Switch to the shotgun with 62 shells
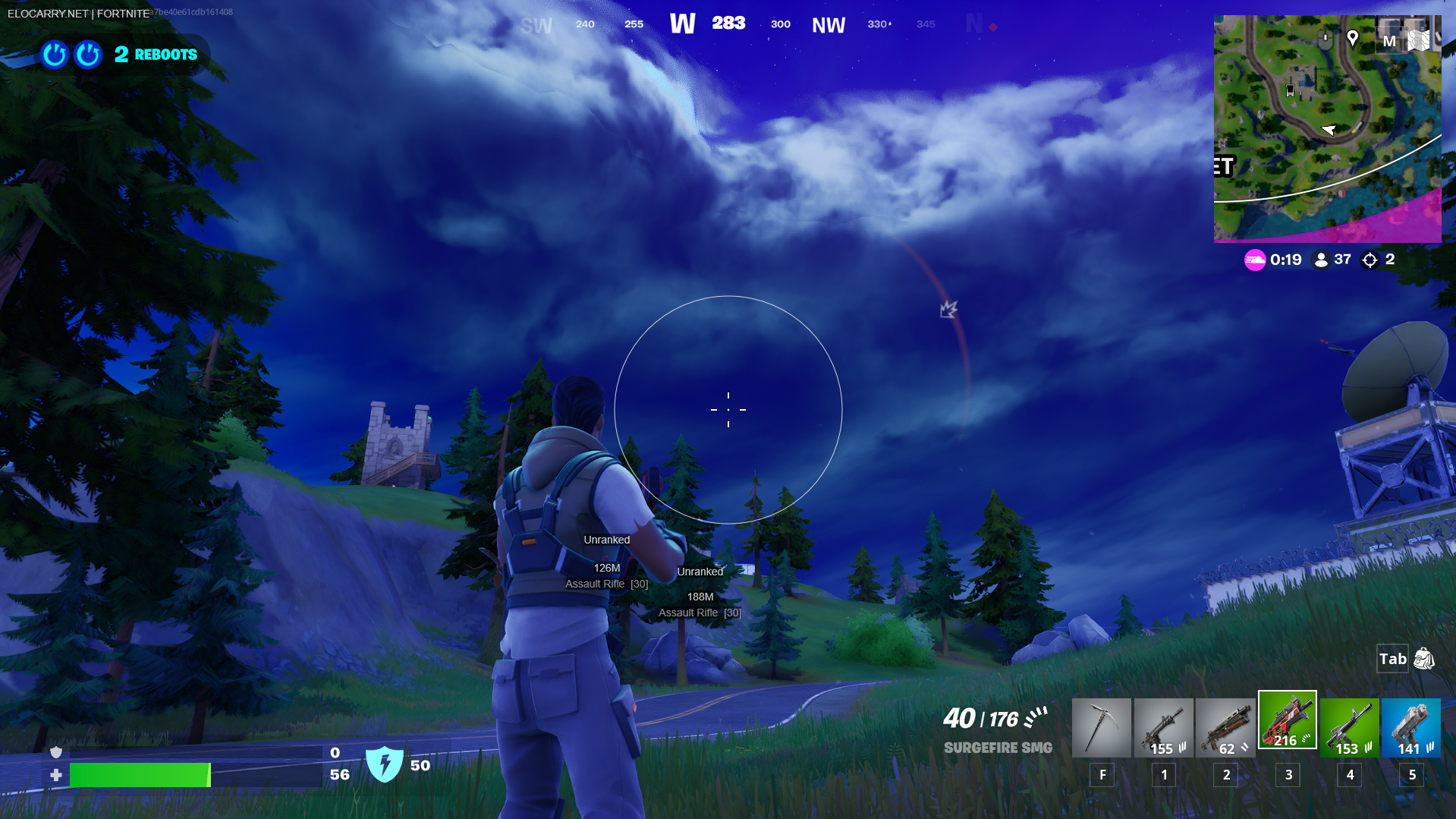Screen dimensions: 1456x819 [1225, 728]
